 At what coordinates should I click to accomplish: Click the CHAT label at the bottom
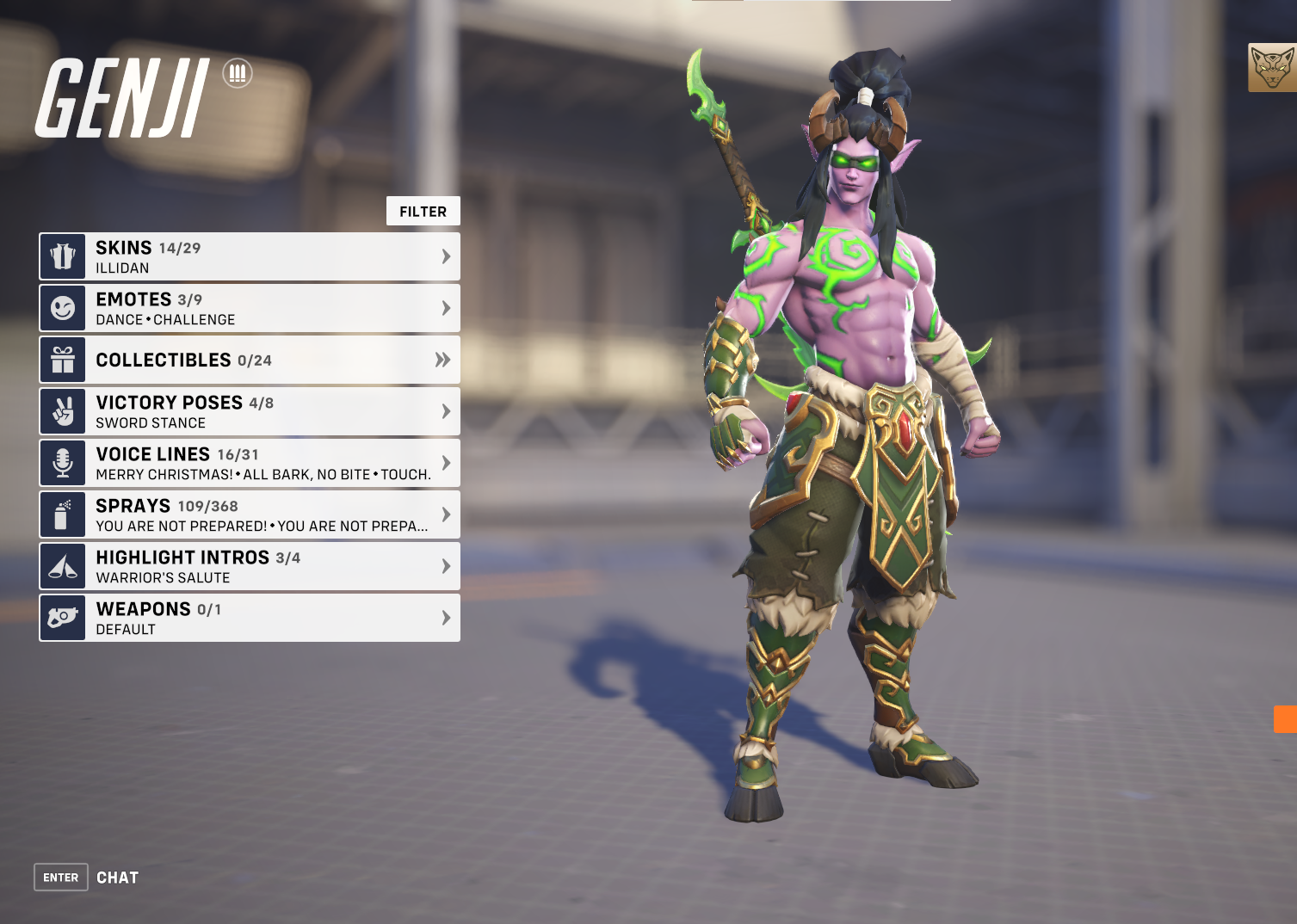(x=118, y=877)
